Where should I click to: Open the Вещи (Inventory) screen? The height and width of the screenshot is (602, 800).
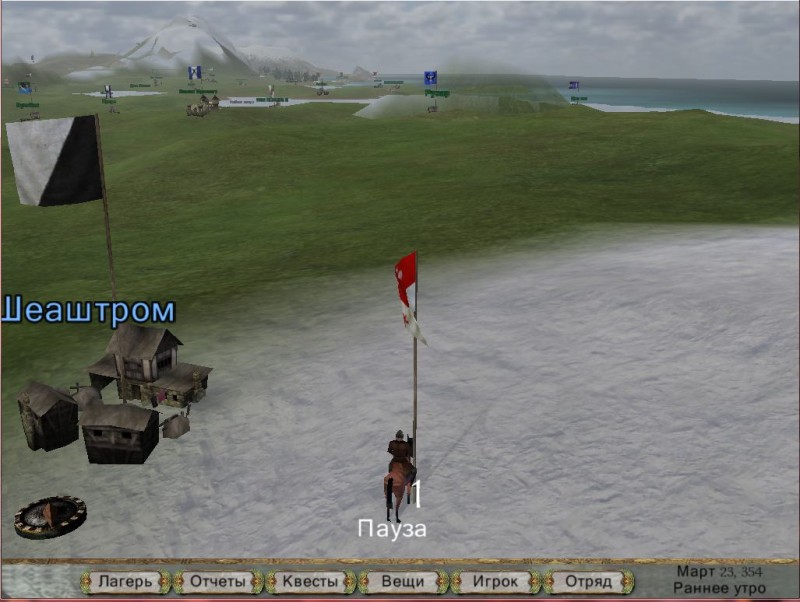tap(403, 581)
